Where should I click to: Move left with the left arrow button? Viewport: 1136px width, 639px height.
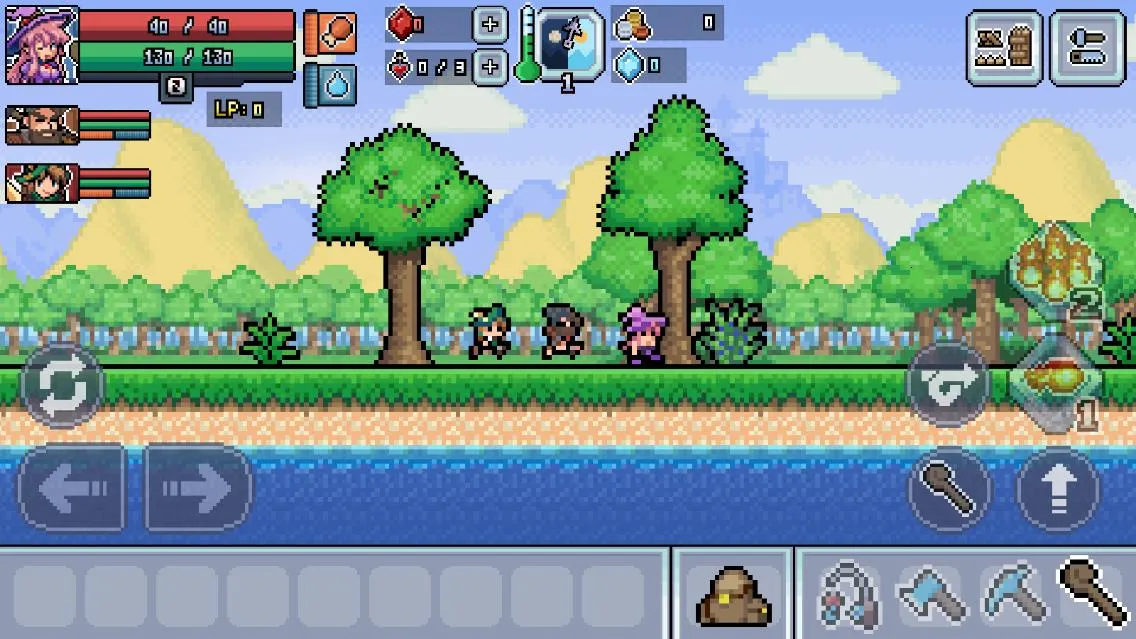(72, 488)
